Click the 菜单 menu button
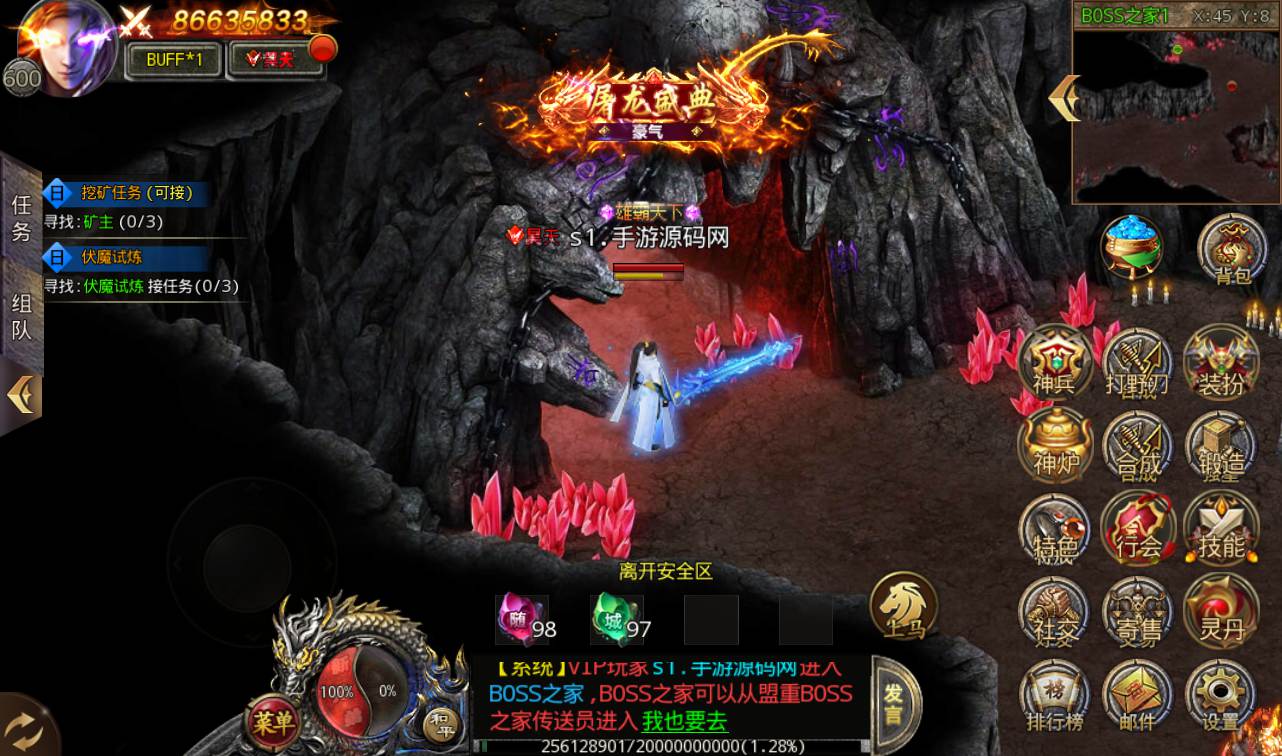Image resolution: width=1282 pixels, height=756 pixels. click(x=272, y=719)
